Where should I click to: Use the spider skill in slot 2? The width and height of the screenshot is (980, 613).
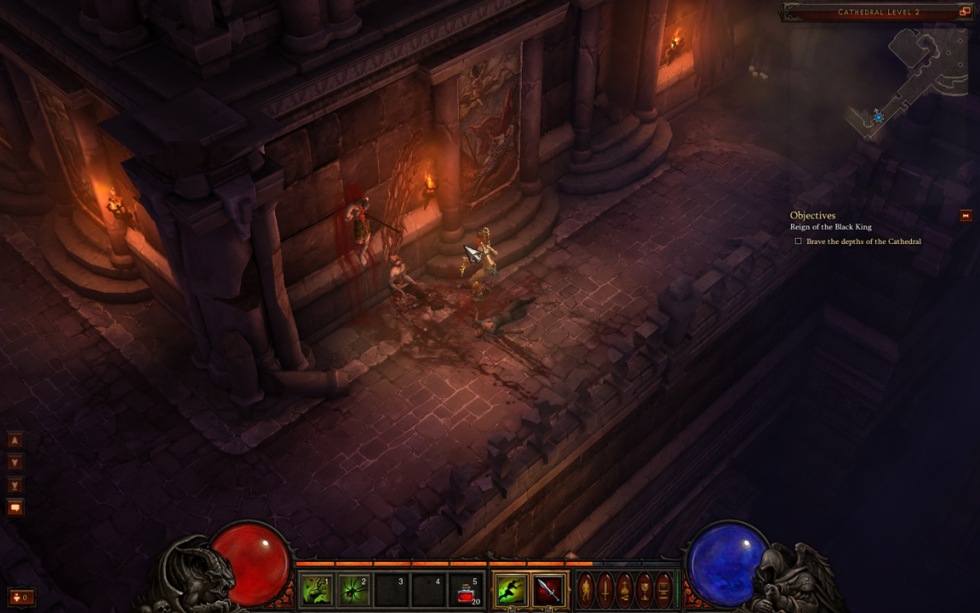pyautogui.click(x=353, y=589)
